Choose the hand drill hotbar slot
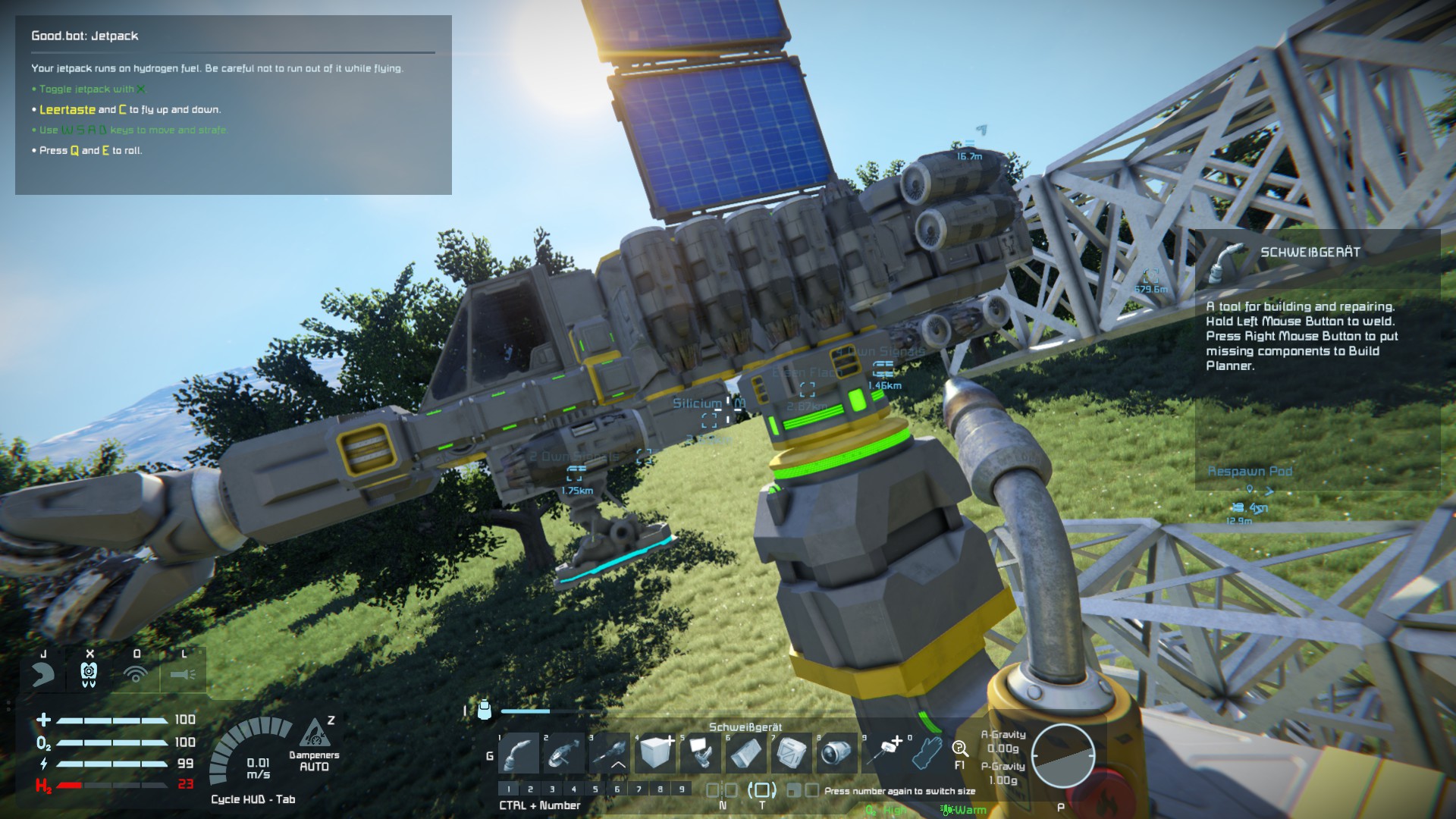This screenshot has width=1456, height=819. tap(610, 753)
